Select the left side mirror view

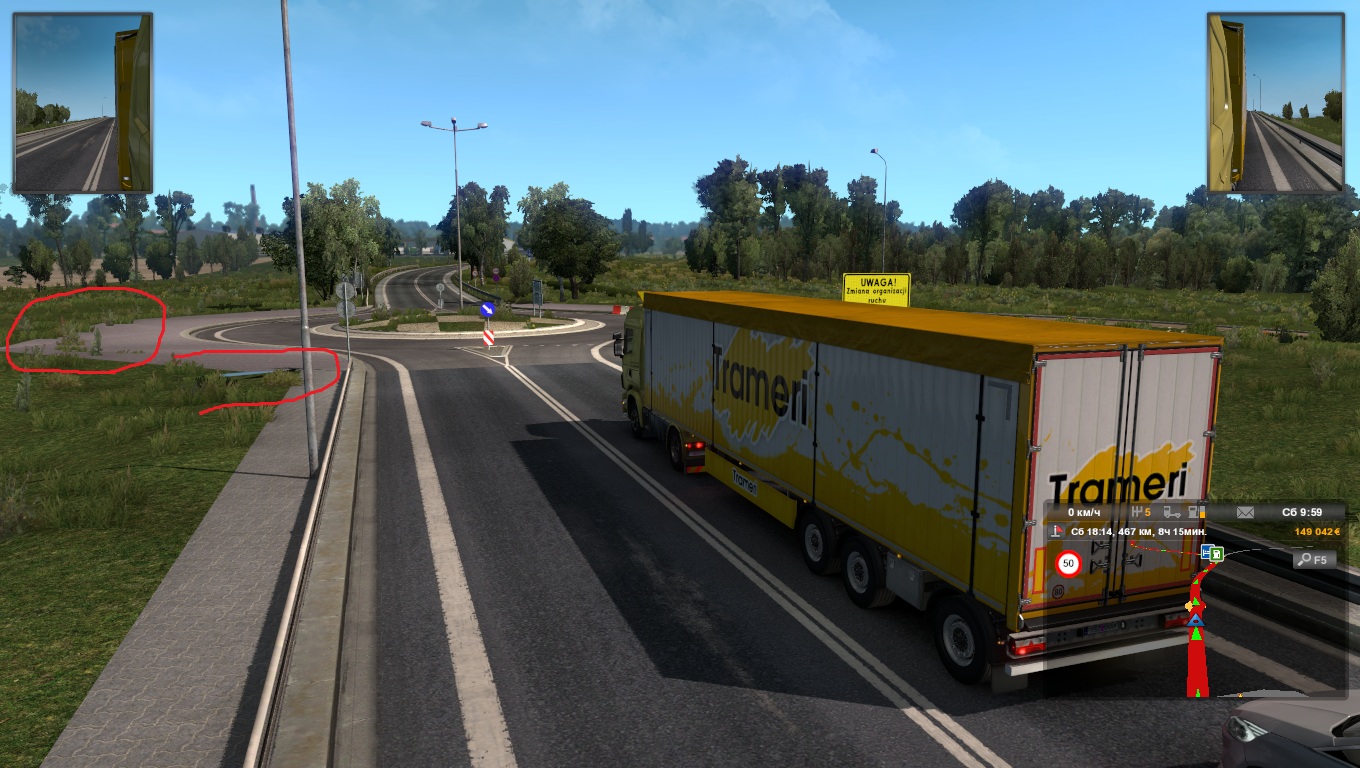coord(83,102)
